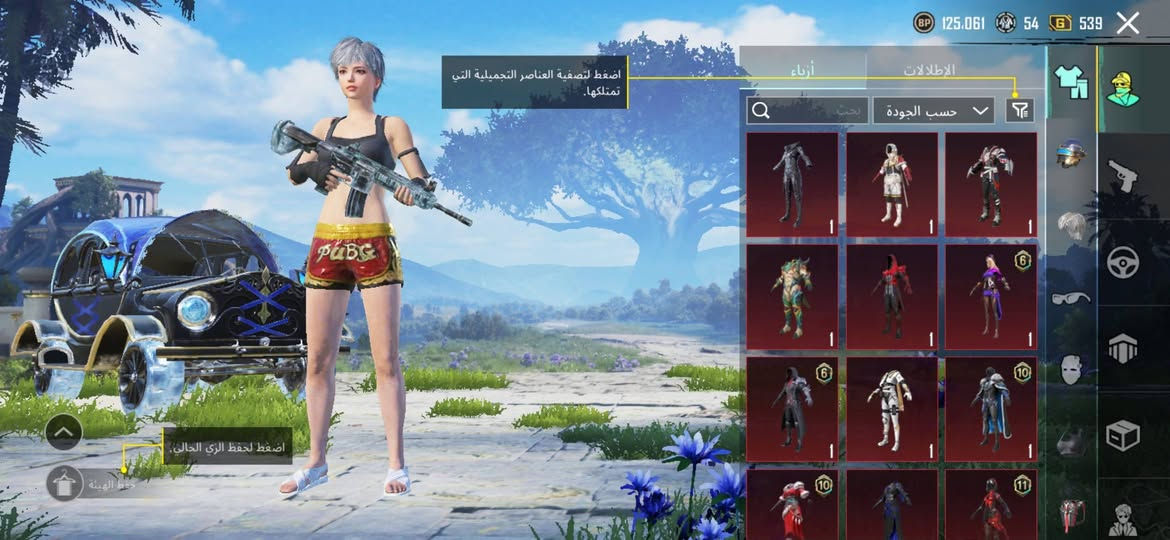Screen dimensions: 1170x540
Task: Switch to the الإطلالات tab
Action: pos(929,70)
